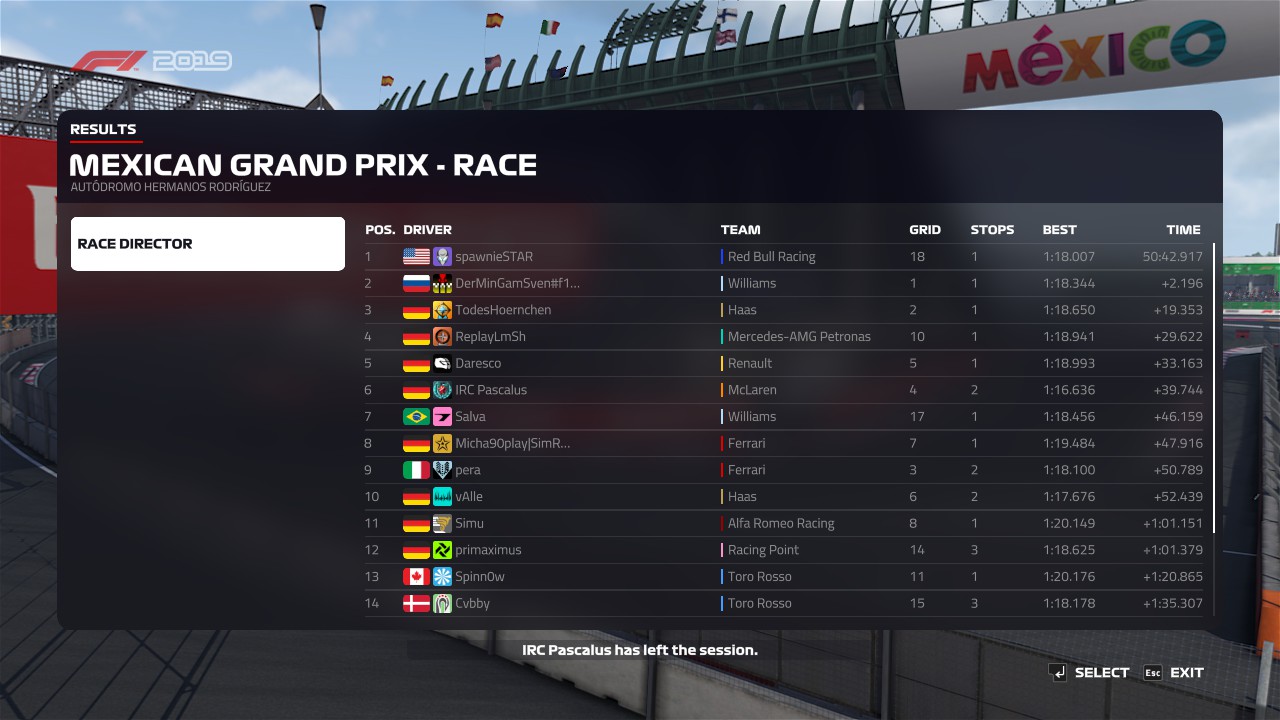The height and width of the screenshot is (720, 1280).
Task: Click the results list scrollbar
Action: click(x=1214, y=388)
